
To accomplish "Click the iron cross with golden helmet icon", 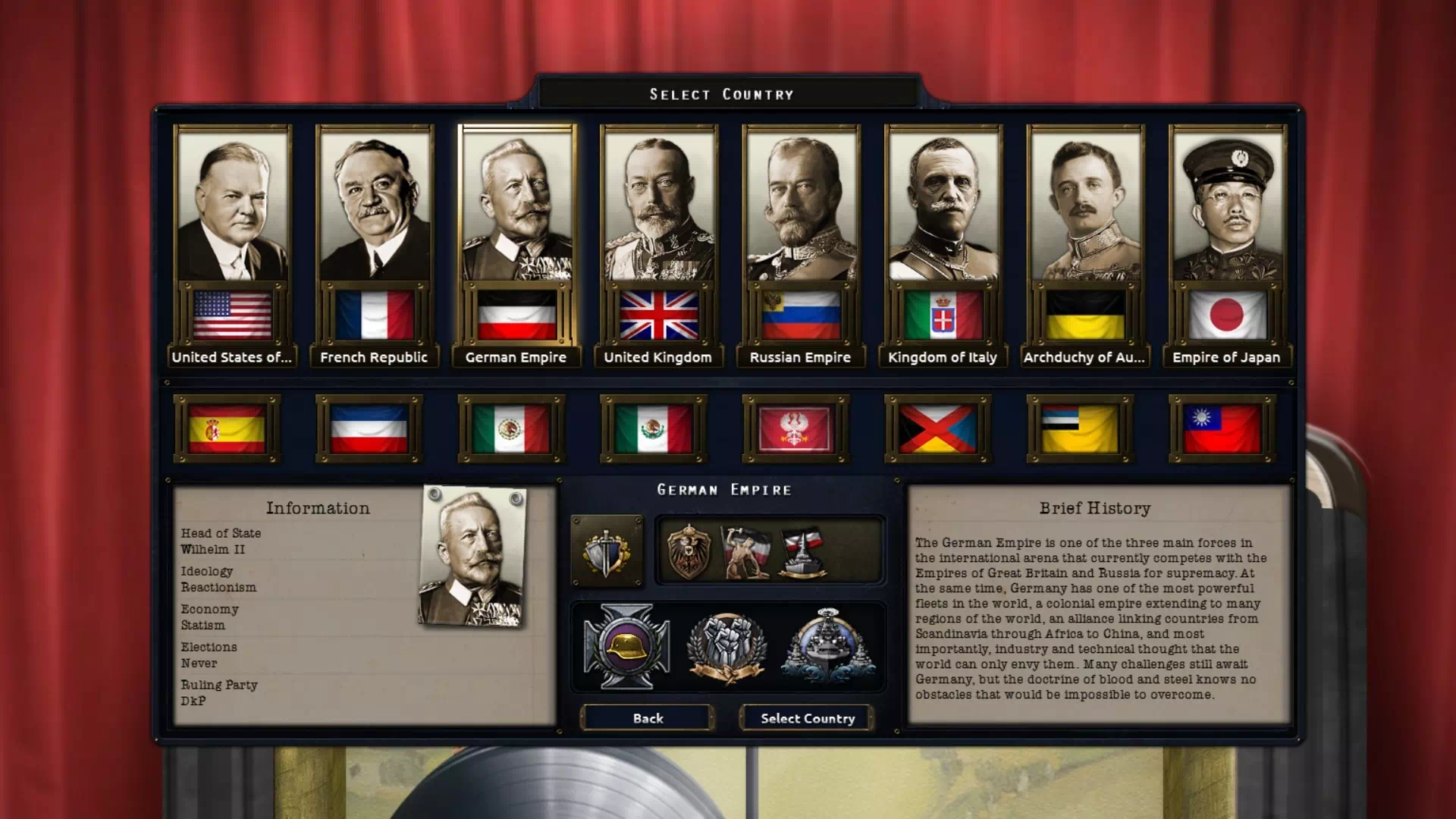I will 626,646.
